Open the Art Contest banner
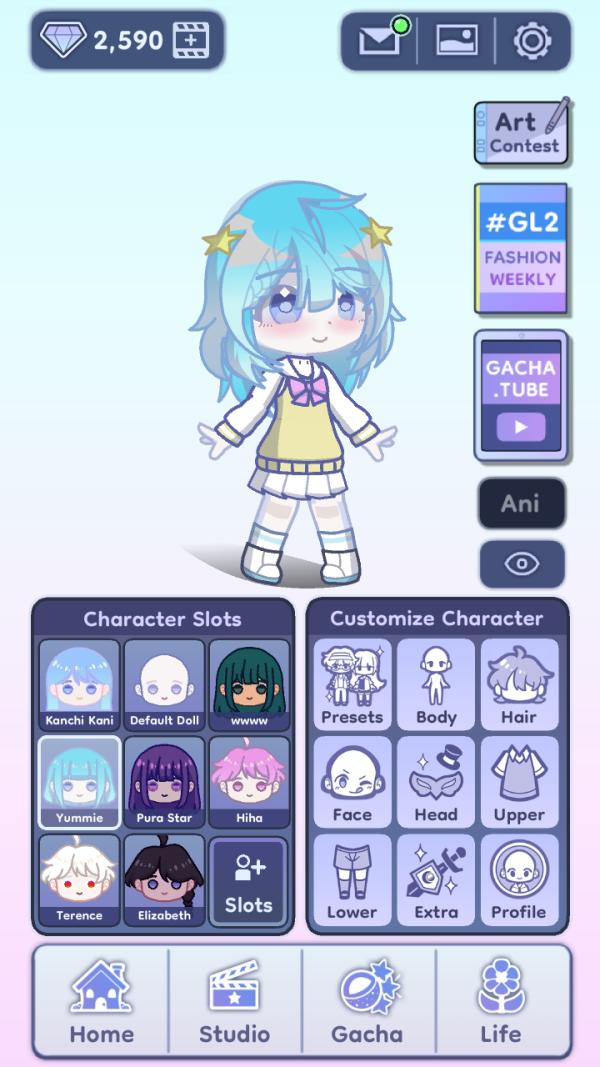This screenshot has width=600, height=1067. tap(521, 133)
